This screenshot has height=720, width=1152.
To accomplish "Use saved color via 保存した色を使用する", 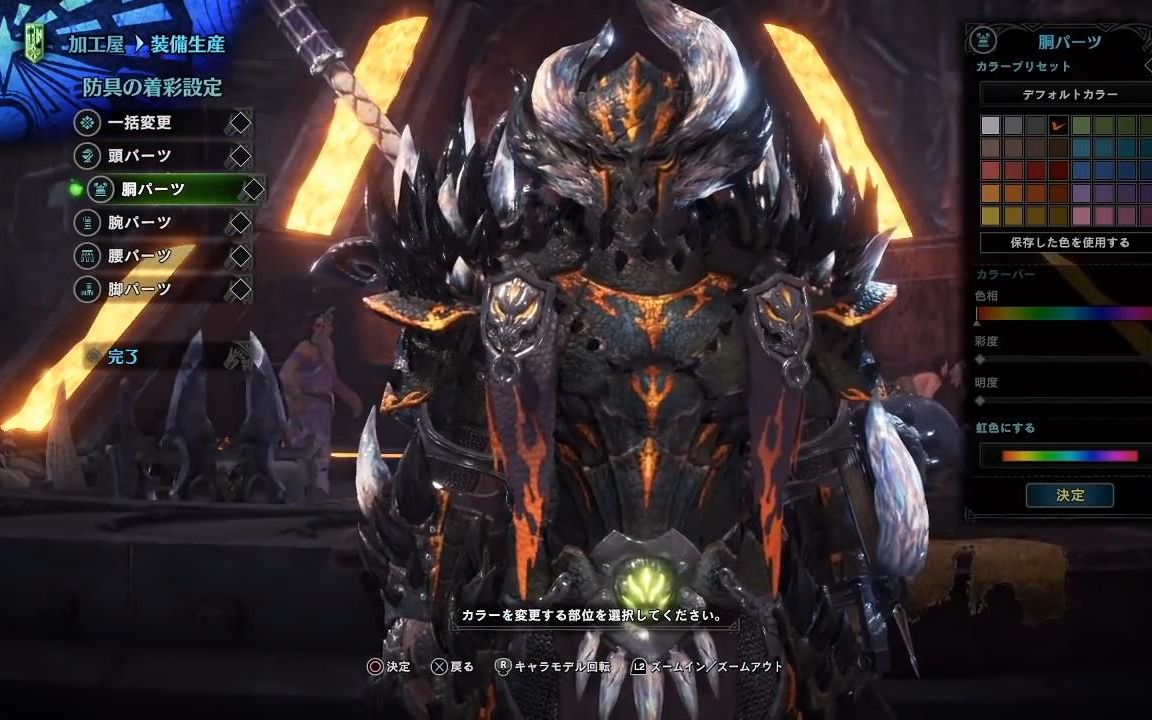I will 1069,242.
